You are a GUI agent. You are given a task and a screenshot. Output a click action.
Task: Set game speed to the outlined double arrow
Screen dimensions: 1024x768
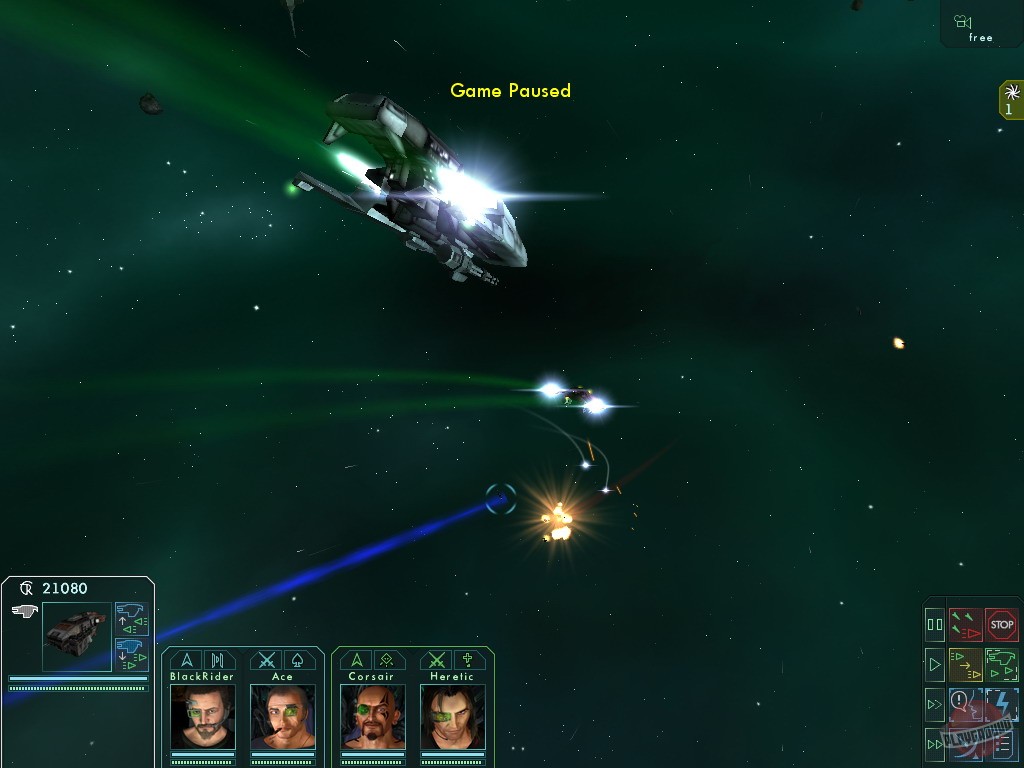[935, 704]
